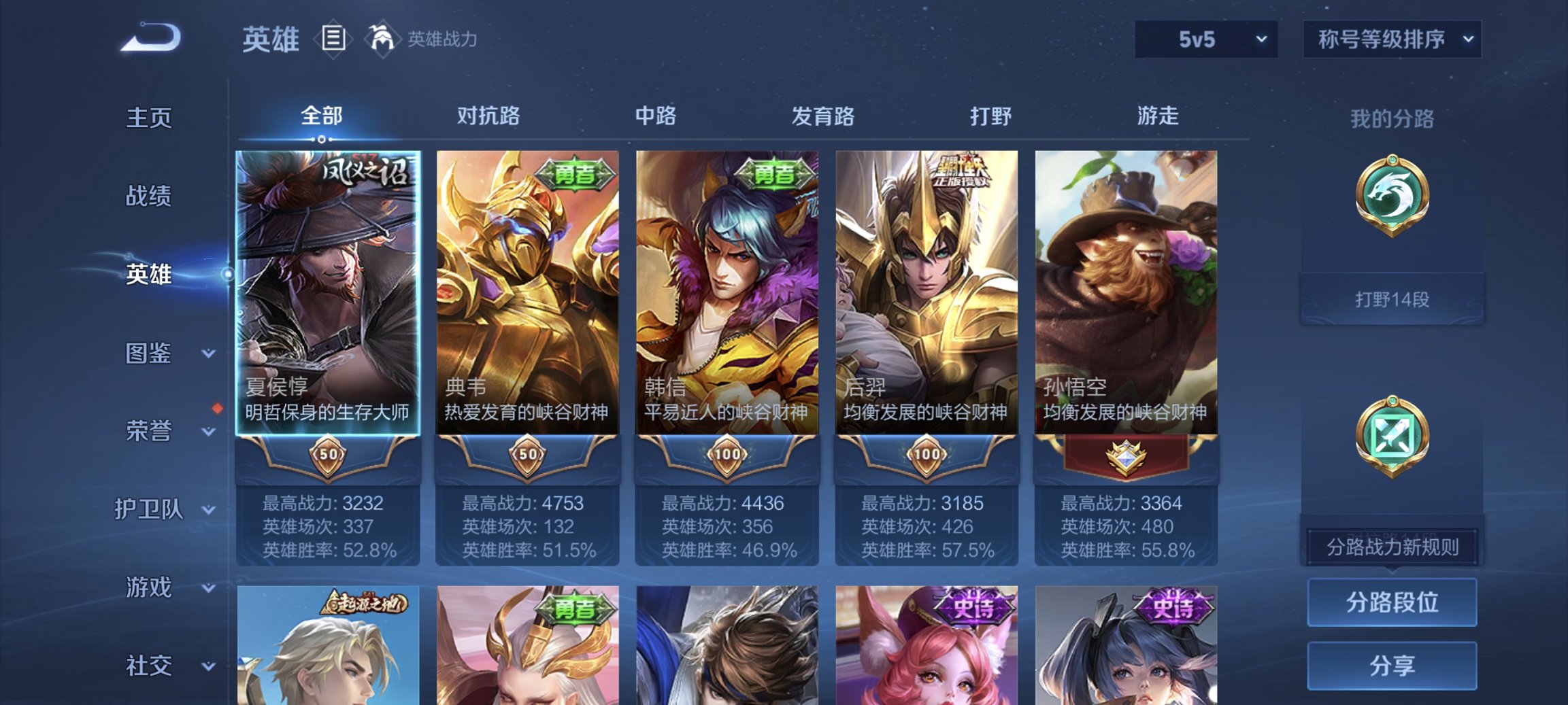Viewport: 1568px width, 705px height.
Task: Open the hero power rankings icon
Action: click(x=384, y=39)
